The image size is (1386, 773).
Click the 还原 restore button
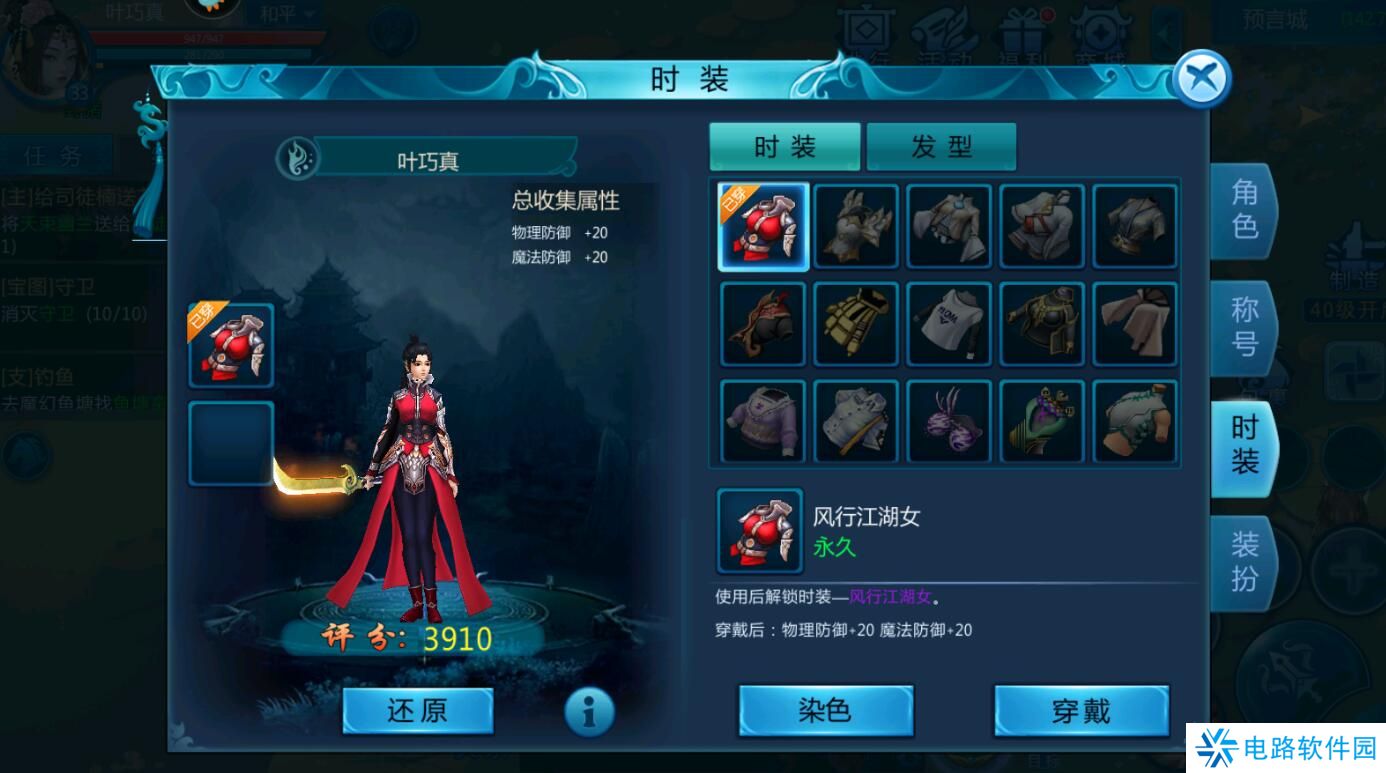417,710
